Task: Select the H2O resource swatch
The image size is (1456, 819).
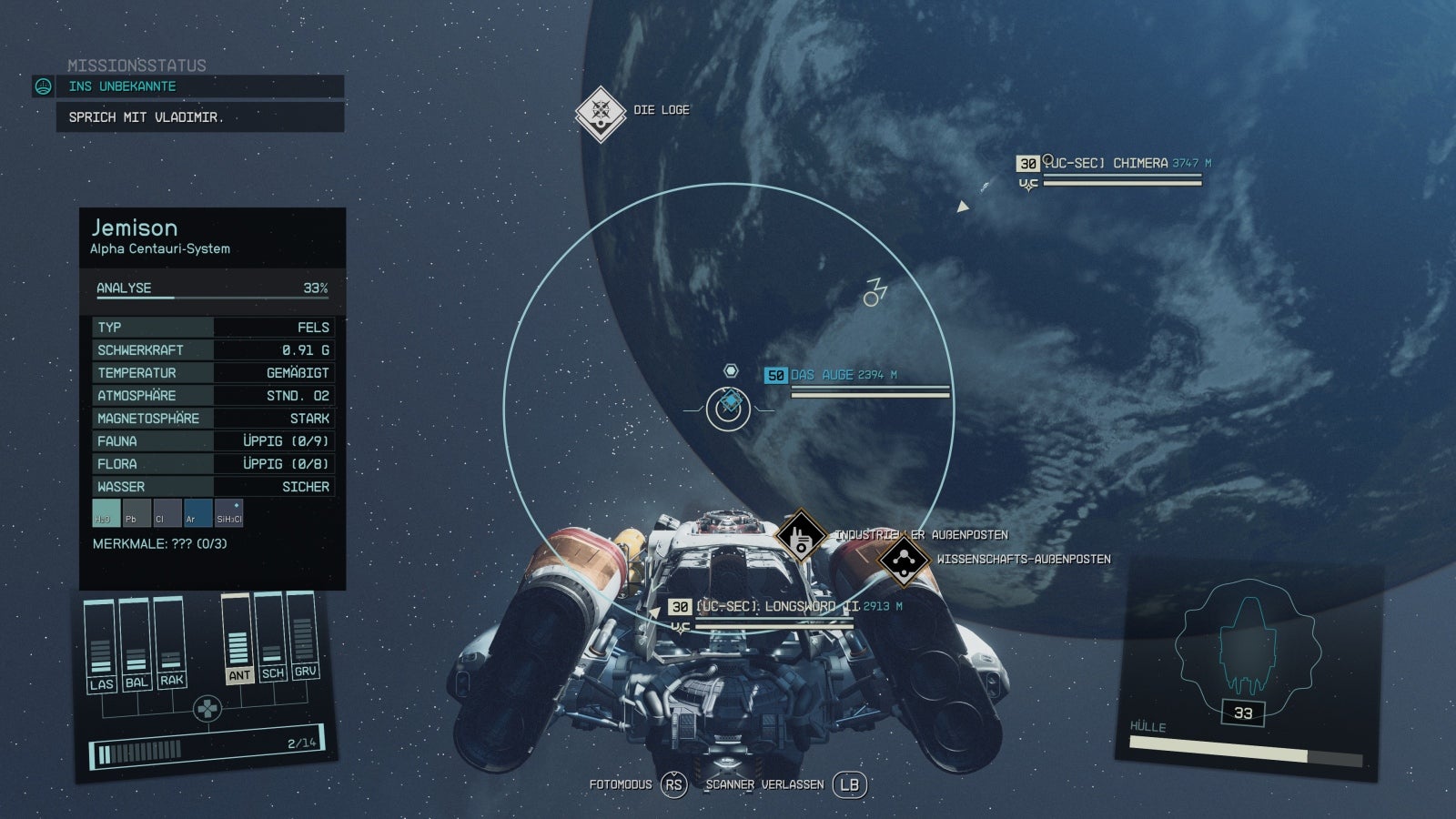Action: (106, 513)
